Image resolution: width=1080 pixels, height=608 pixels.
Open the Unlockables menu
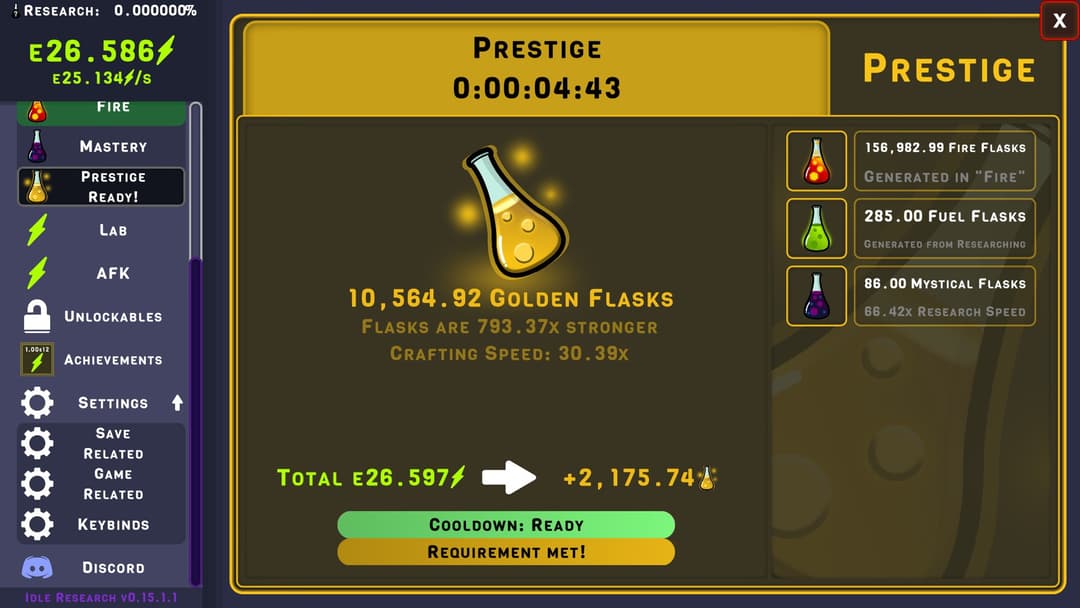coord(101,316)
